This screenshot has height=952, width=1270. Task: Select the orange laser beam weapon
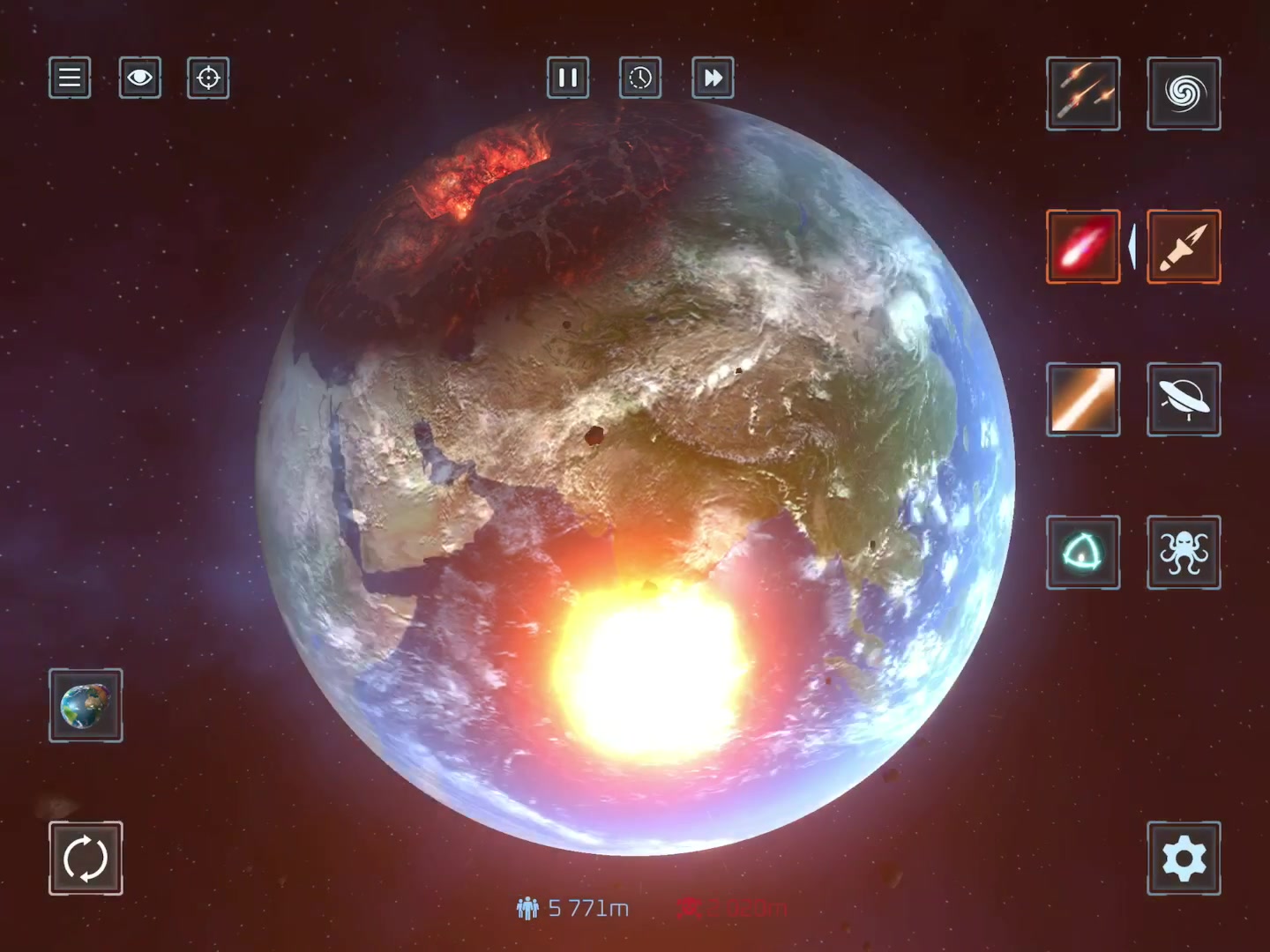click(x=1083, y=399)
